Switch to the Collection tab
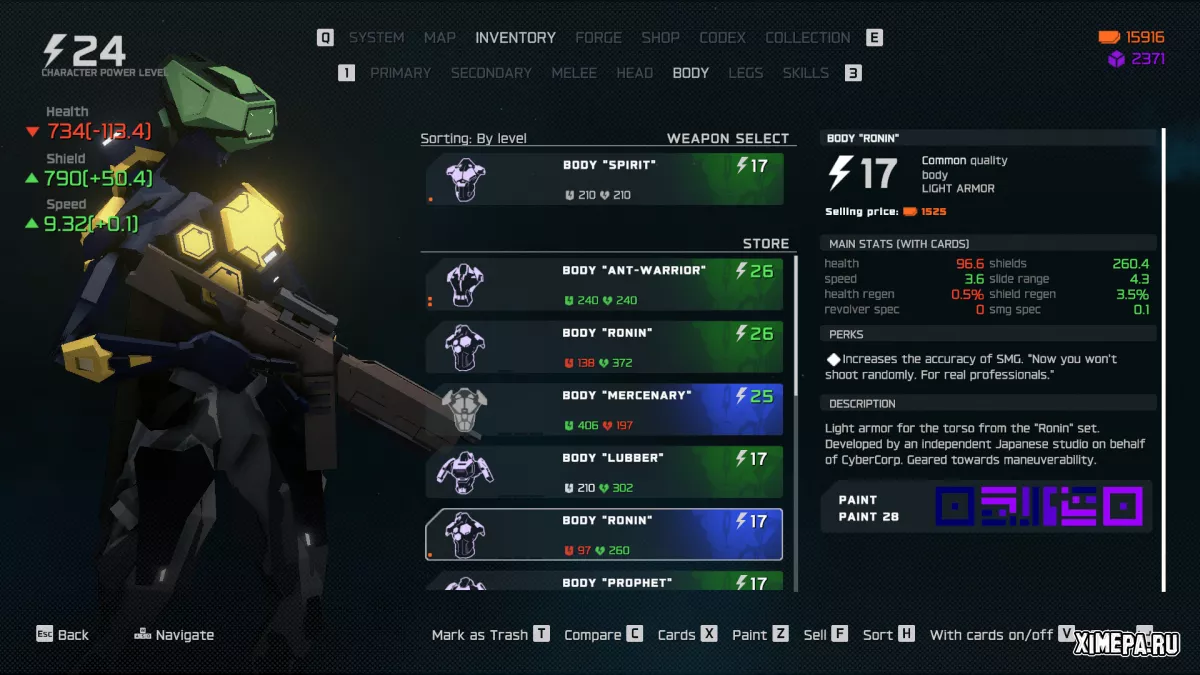 pyautogui.click(x=807, y=38)
